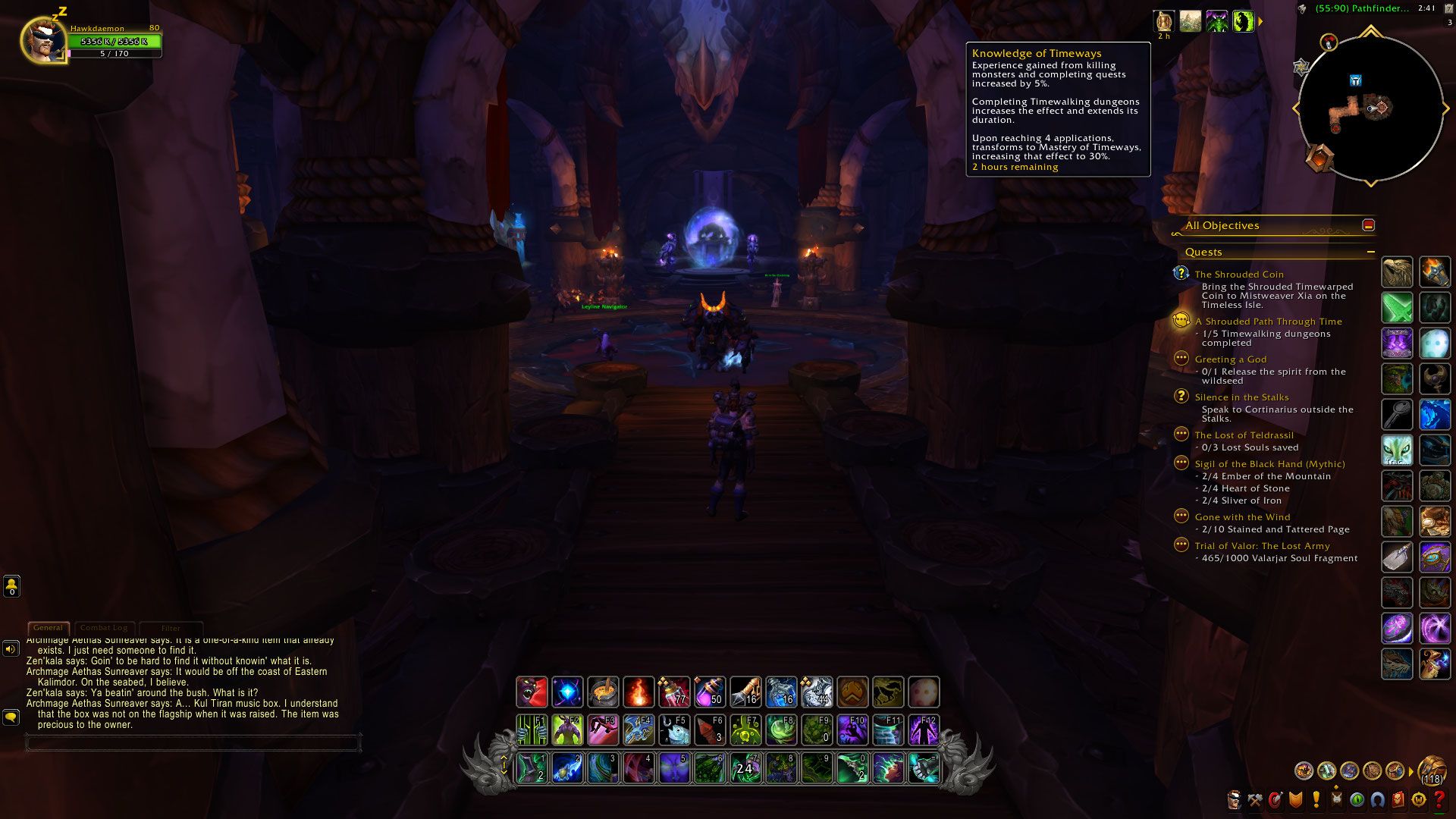Click the player portrait frame

42,39
